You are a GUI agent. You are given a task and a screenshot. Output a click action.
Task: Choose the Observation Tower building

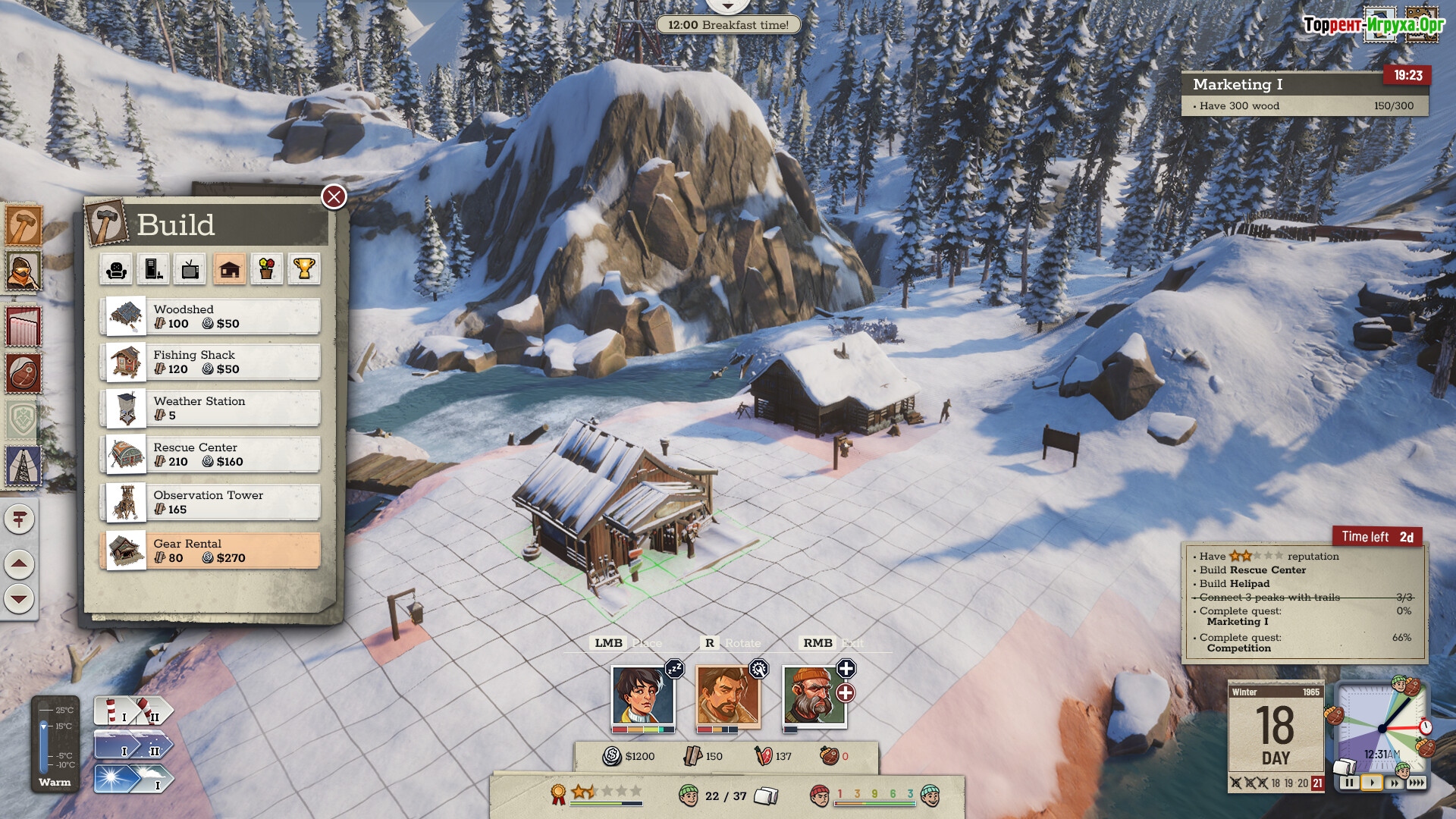click(210, 502)
